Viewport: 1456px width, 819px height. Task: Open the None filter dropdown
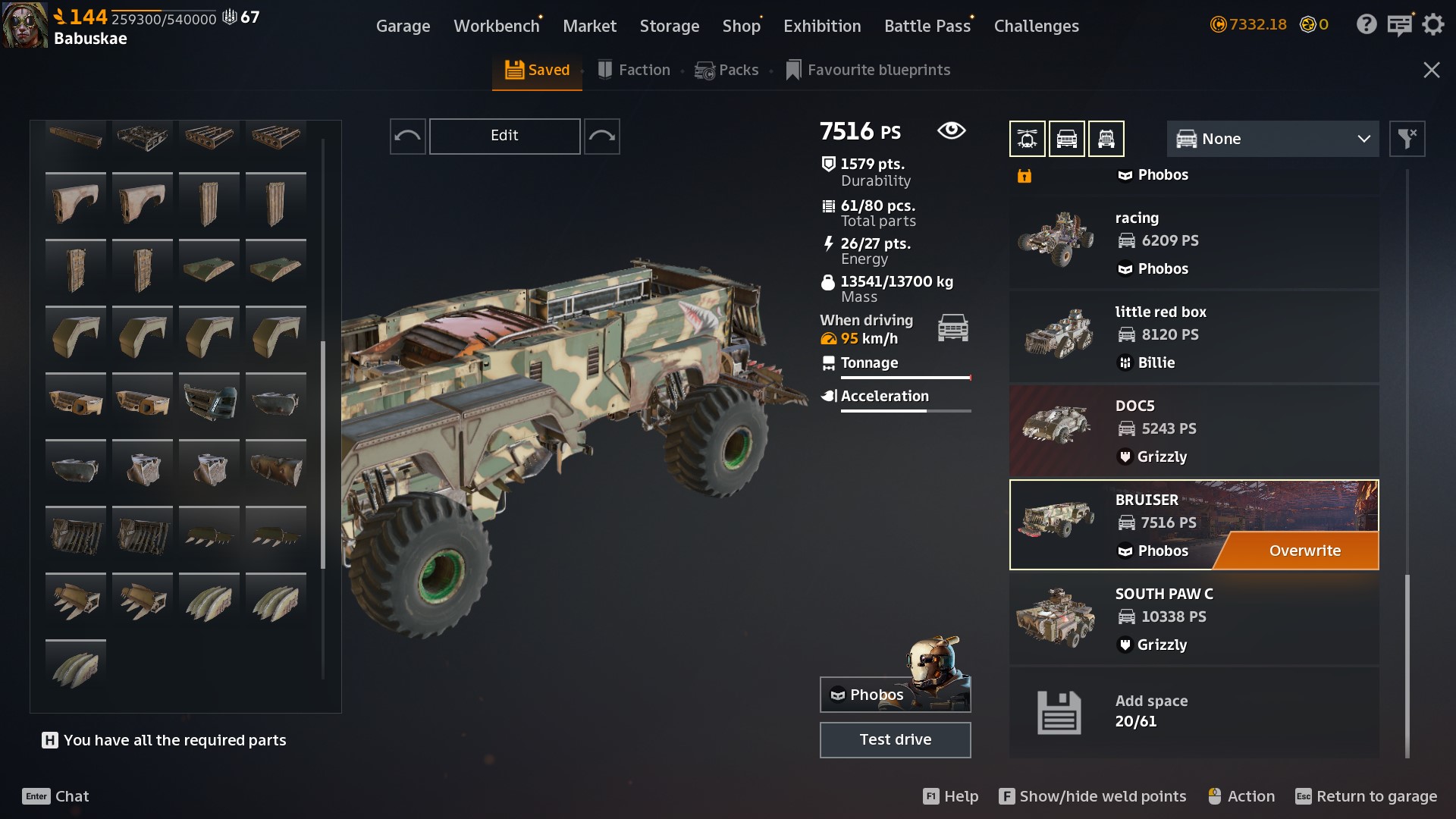pos(1272,139)
